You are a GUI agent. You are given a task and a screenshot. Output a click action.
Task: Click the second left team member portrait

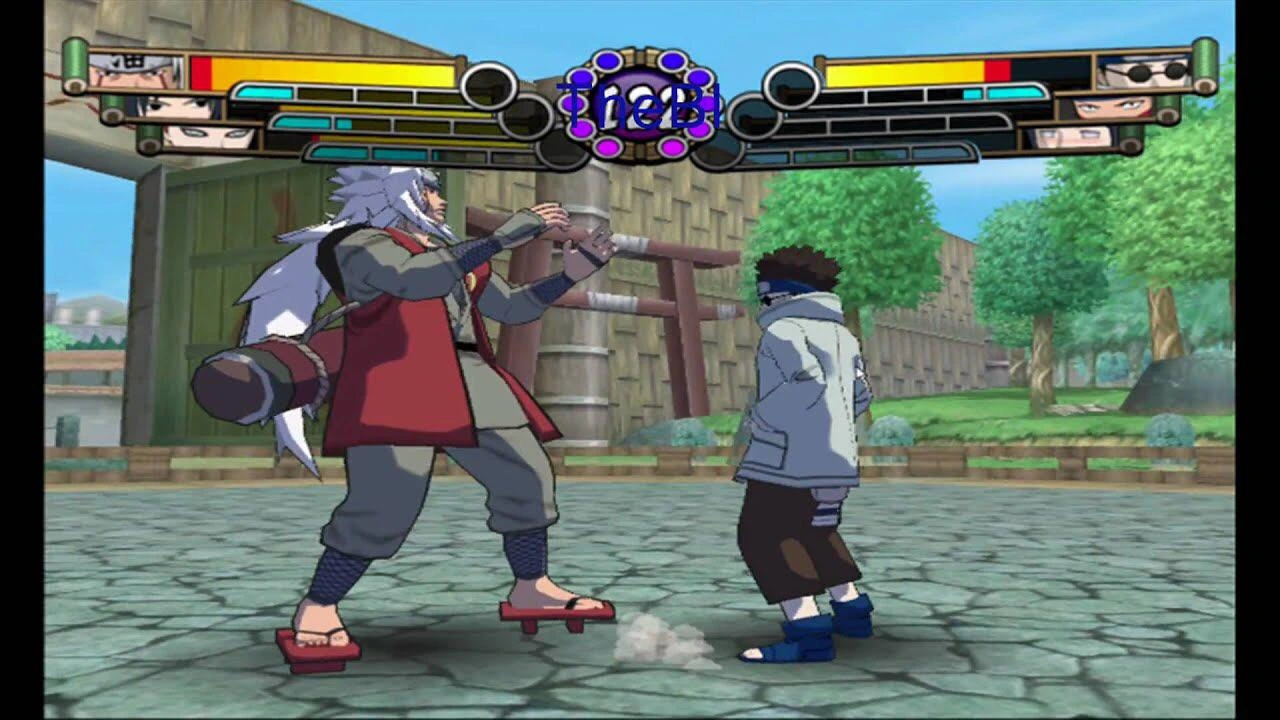[x=175, y=108]
